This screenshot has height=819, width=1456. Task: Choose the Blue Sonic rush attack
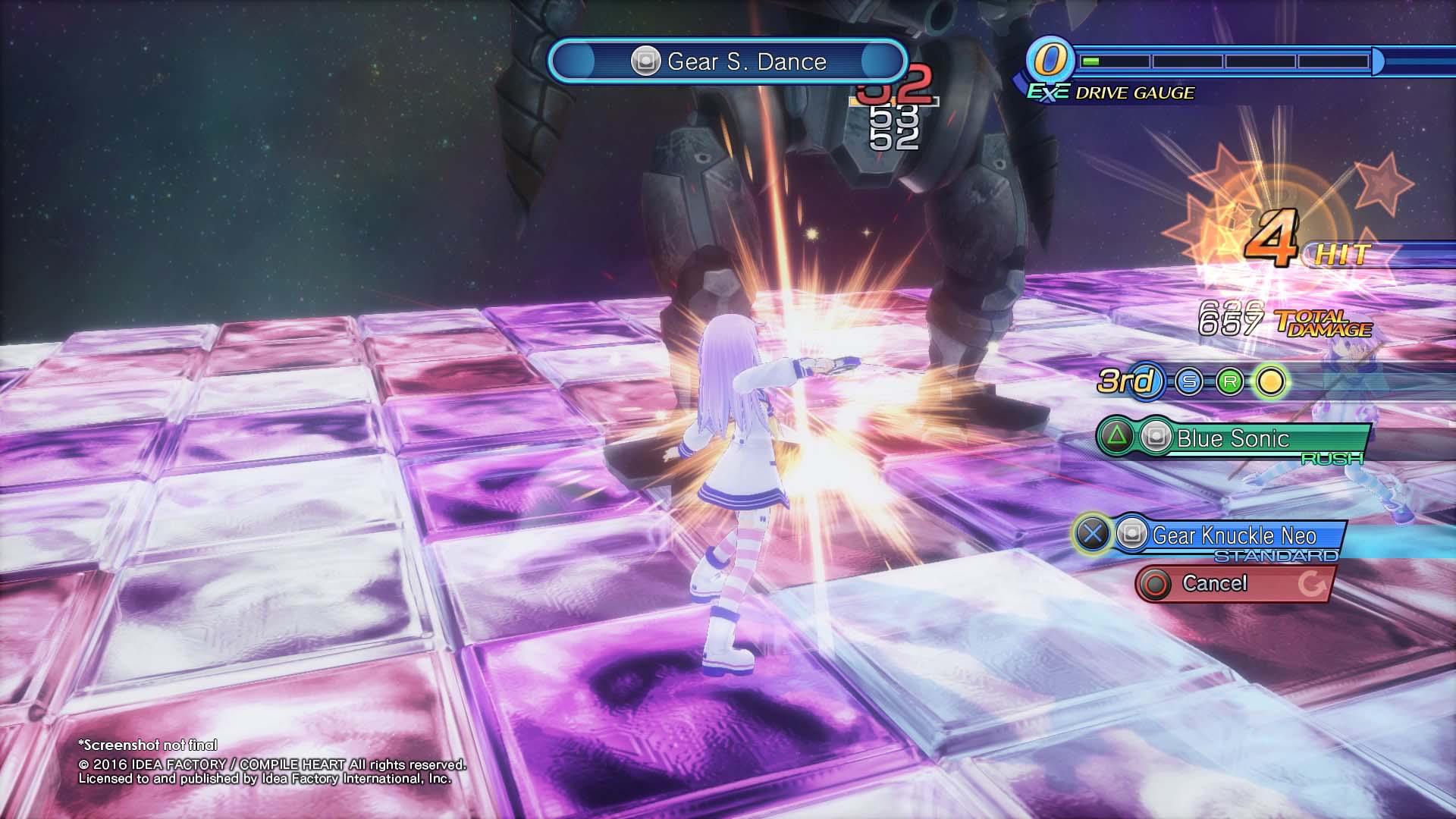click(x=1232, y=439)
